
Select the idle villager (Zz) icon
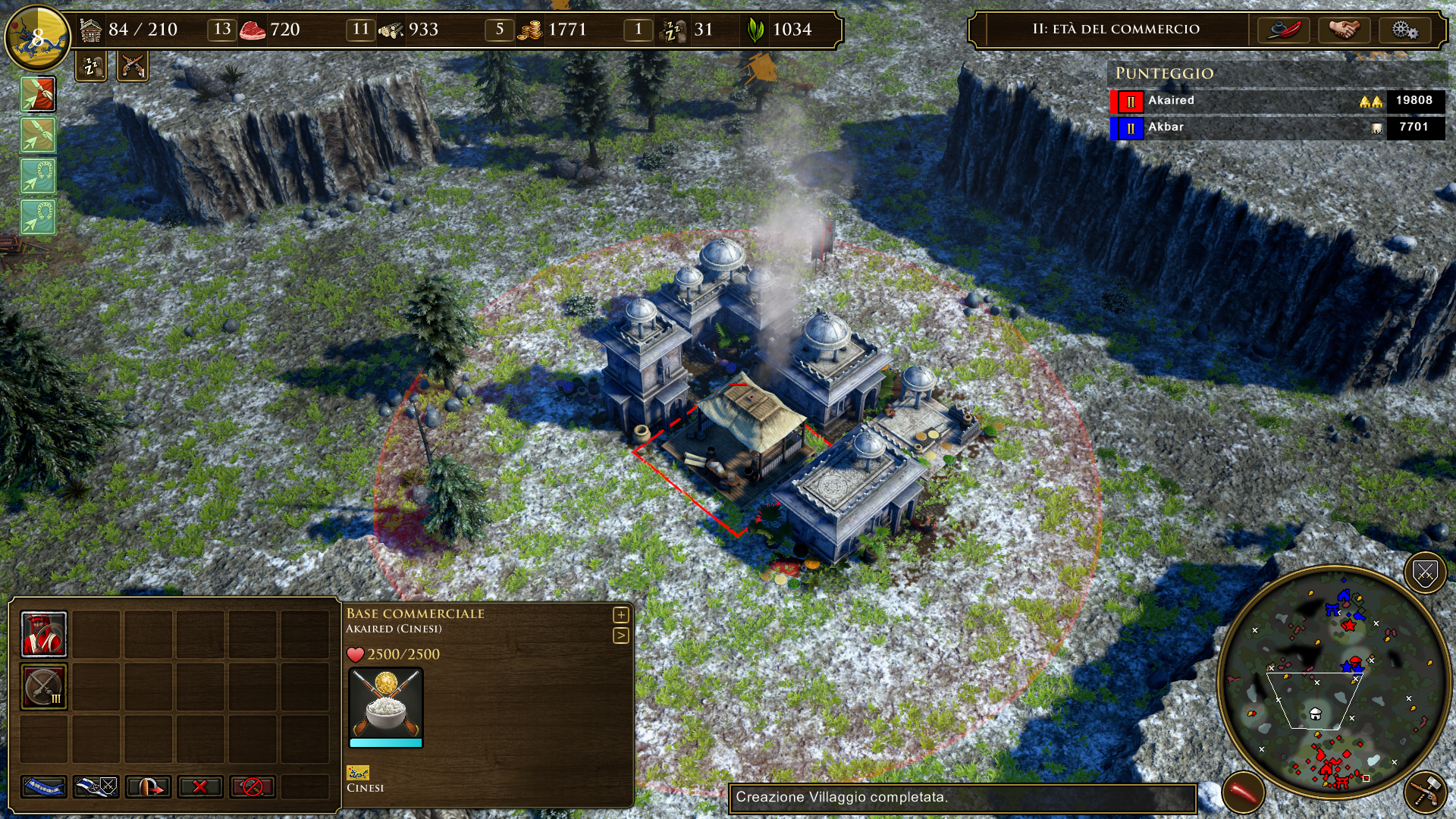click(89, 67)
